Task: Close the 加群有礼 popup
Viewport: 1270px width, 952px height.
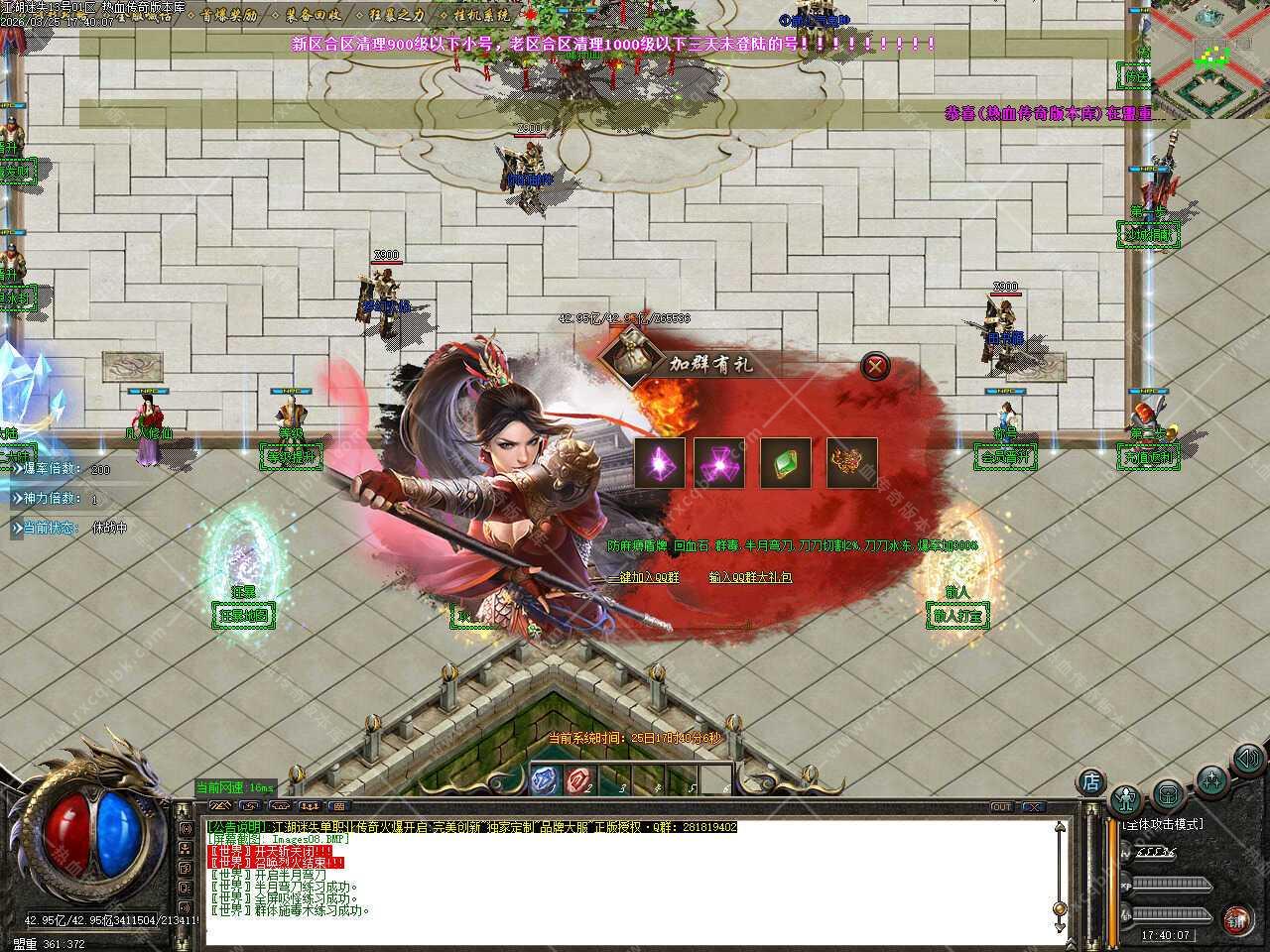Action: [x=874, y=367]
